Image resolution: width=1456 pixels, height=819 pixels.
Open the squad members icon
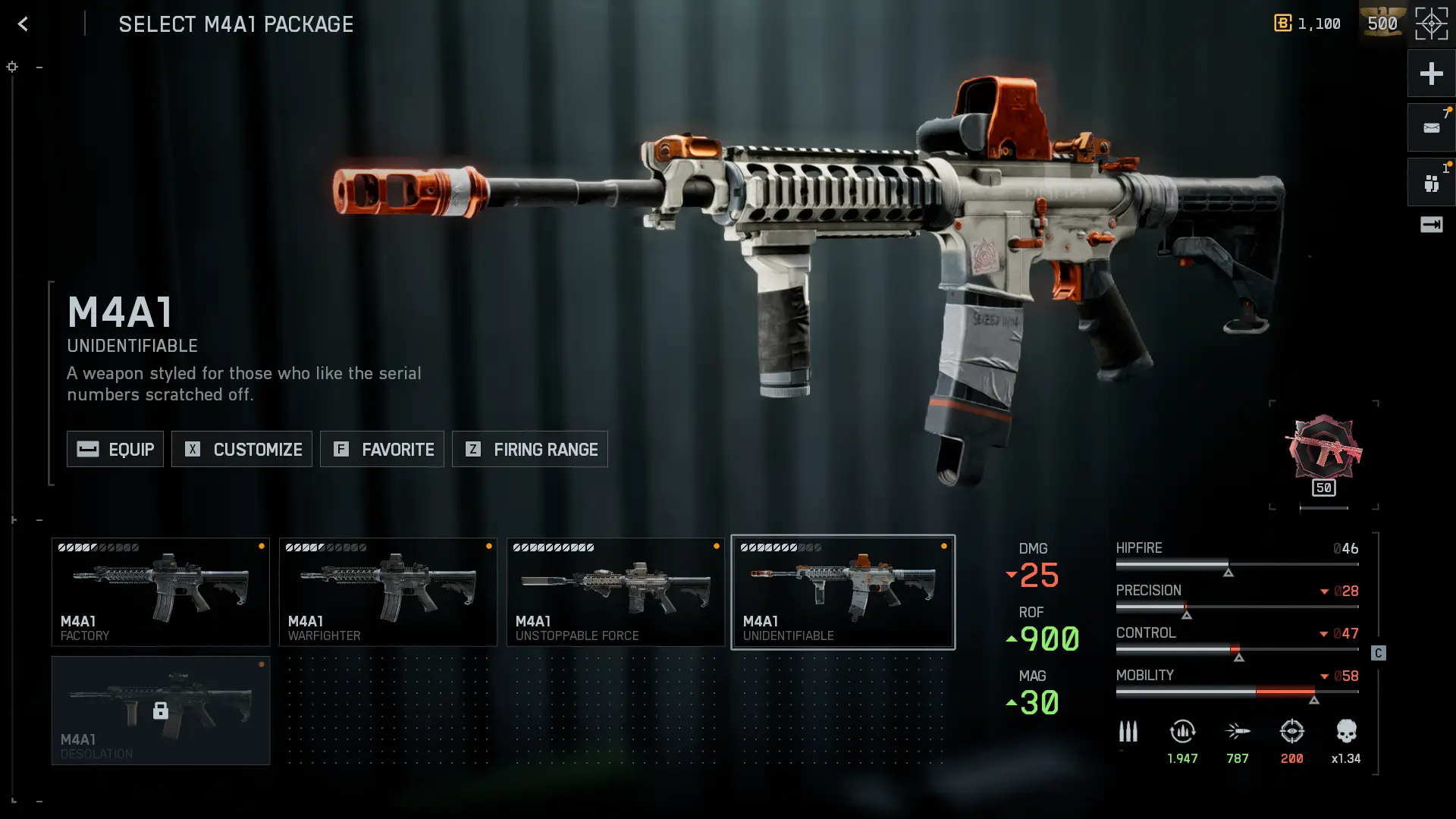[x=1431, y=183]
